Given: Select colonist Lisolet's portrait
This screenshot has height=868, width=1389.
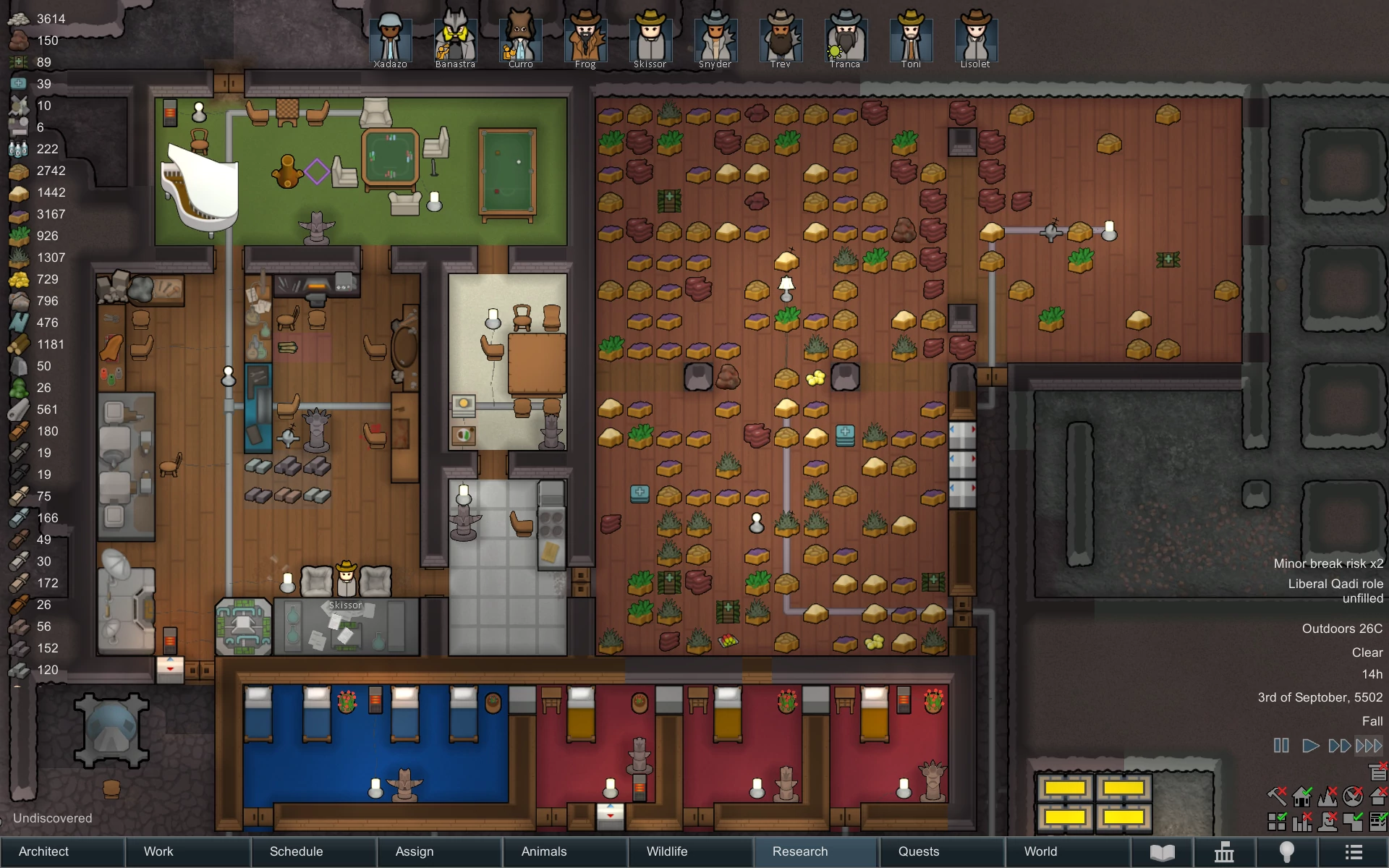Looking at the screenshot, I should pyautogui.click(x=975, y=40).
